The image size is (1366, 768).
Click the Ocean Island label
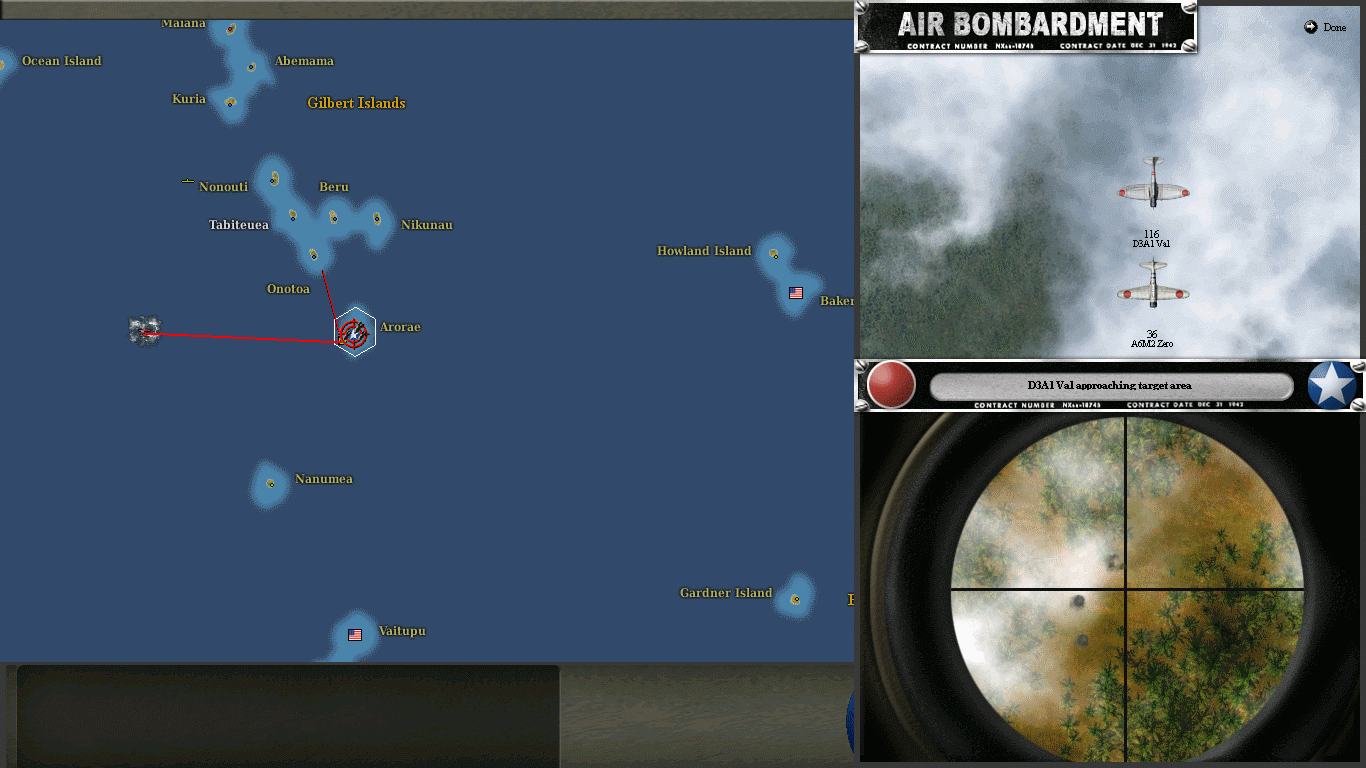tap(62, 61)
